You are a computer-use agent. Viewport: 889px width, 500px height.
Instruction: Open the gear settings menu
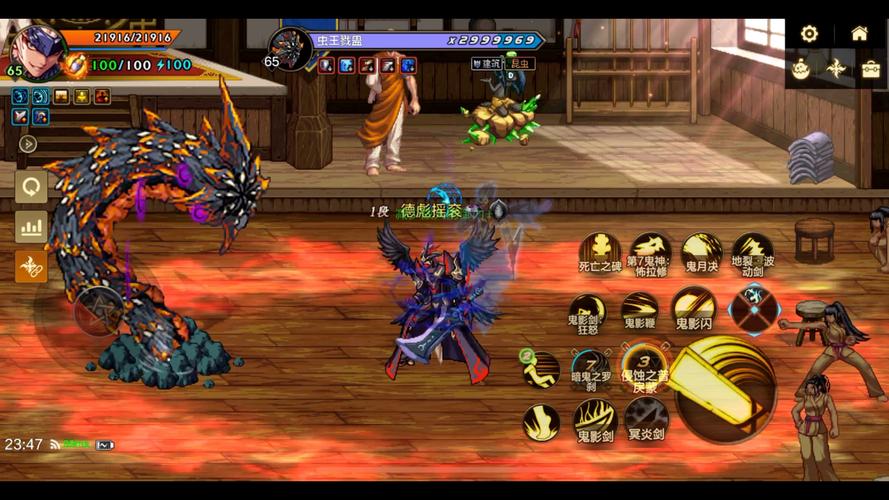809,34
